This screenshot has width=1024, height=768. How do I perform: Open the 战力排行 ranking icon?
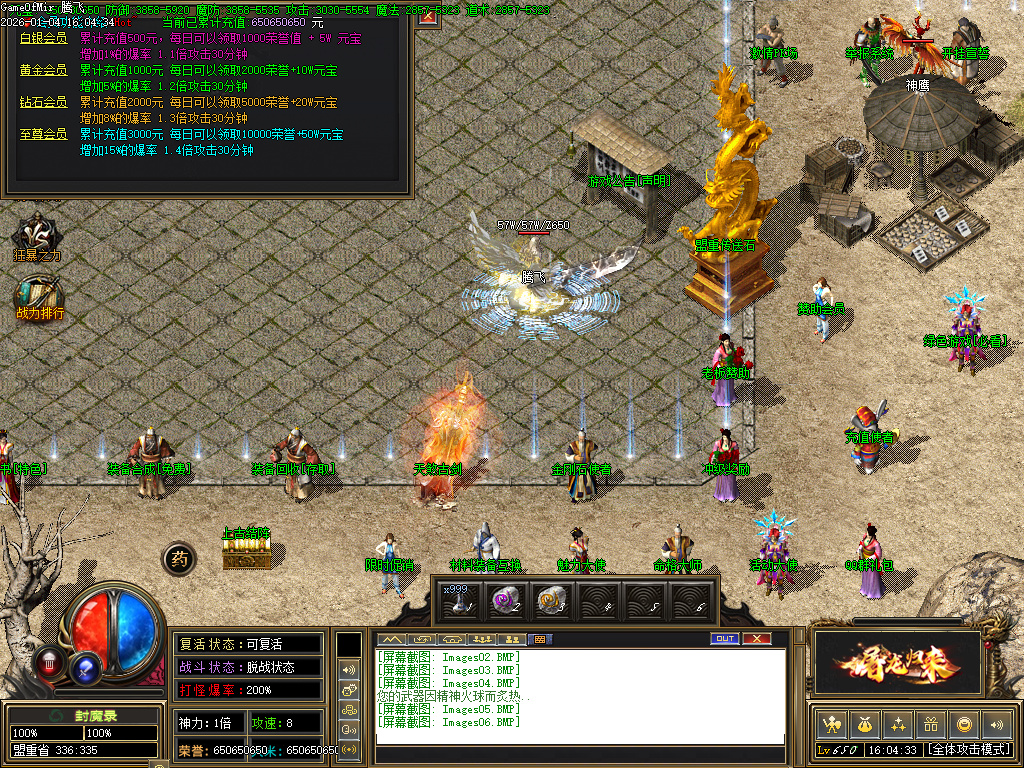(x=39, y=297)
